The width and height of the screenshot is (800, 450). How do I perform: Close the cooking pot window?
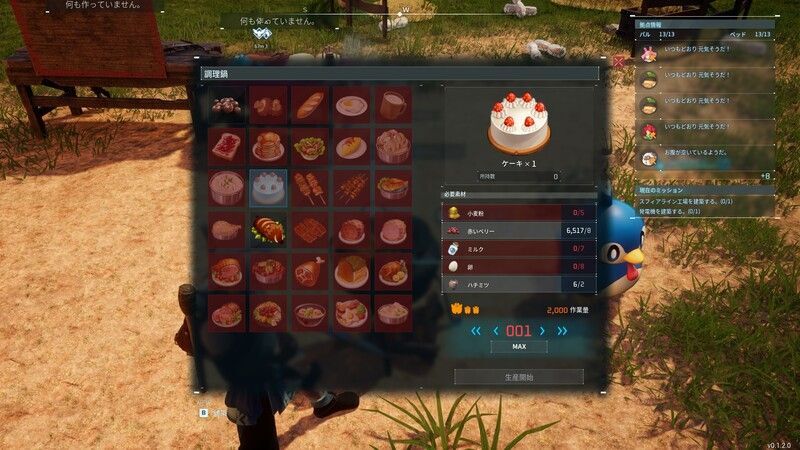[619, 62]
